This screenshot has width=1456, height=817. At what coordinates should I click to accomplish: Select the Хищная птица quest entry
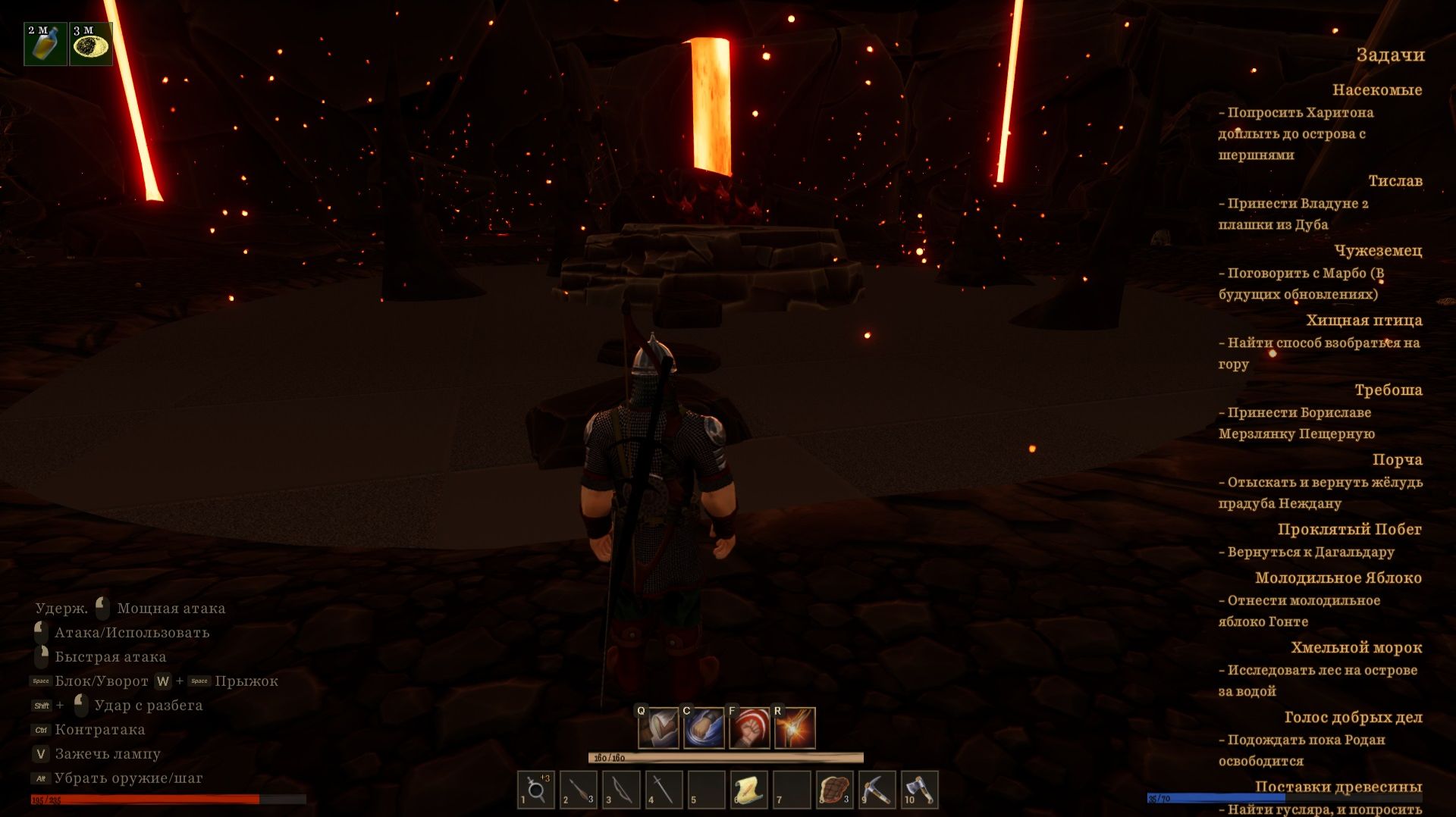[1363, 321]
